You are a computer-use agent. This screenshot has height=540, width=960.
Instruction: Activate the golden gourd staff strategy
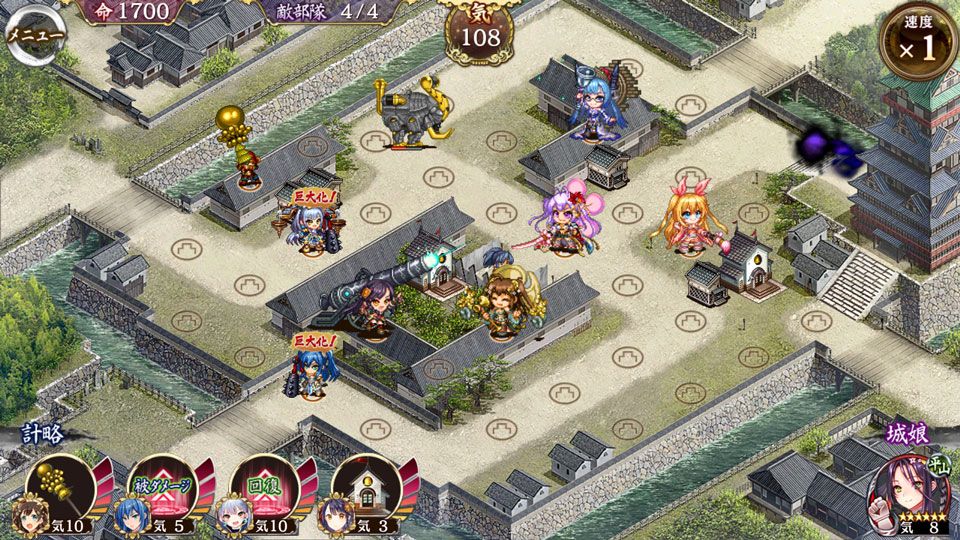[62, 488]
